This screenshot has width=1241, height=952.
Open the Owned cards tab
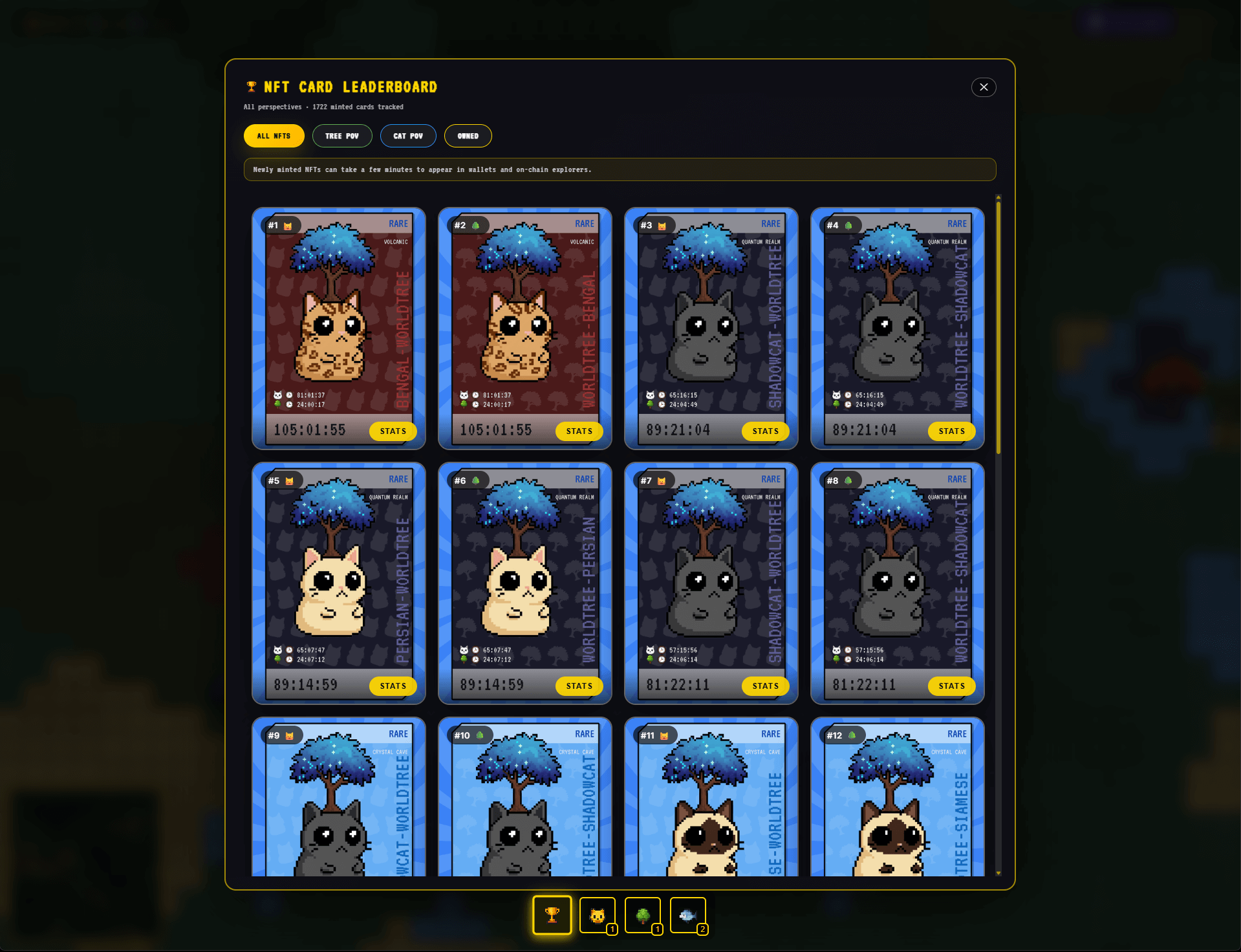468,136
